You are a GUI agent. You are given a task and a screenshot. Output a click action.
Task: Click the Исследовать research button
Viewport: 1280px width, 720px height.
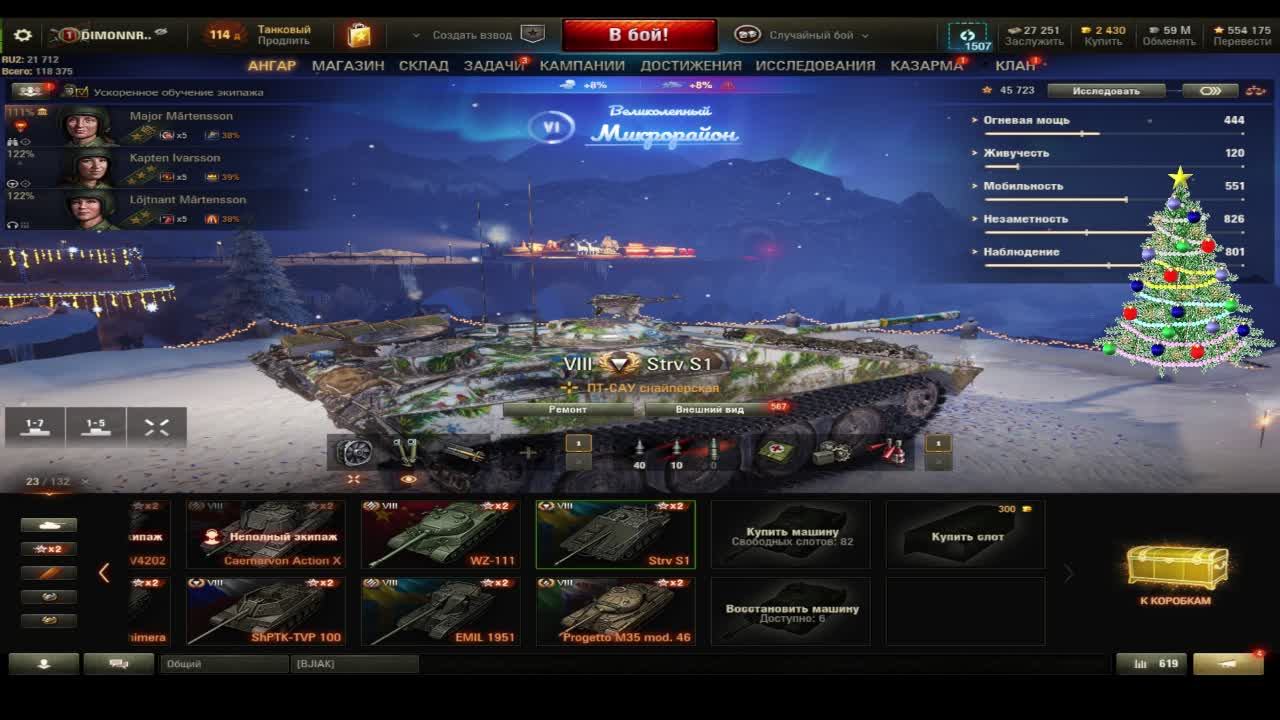click(x=1106, y=91)
